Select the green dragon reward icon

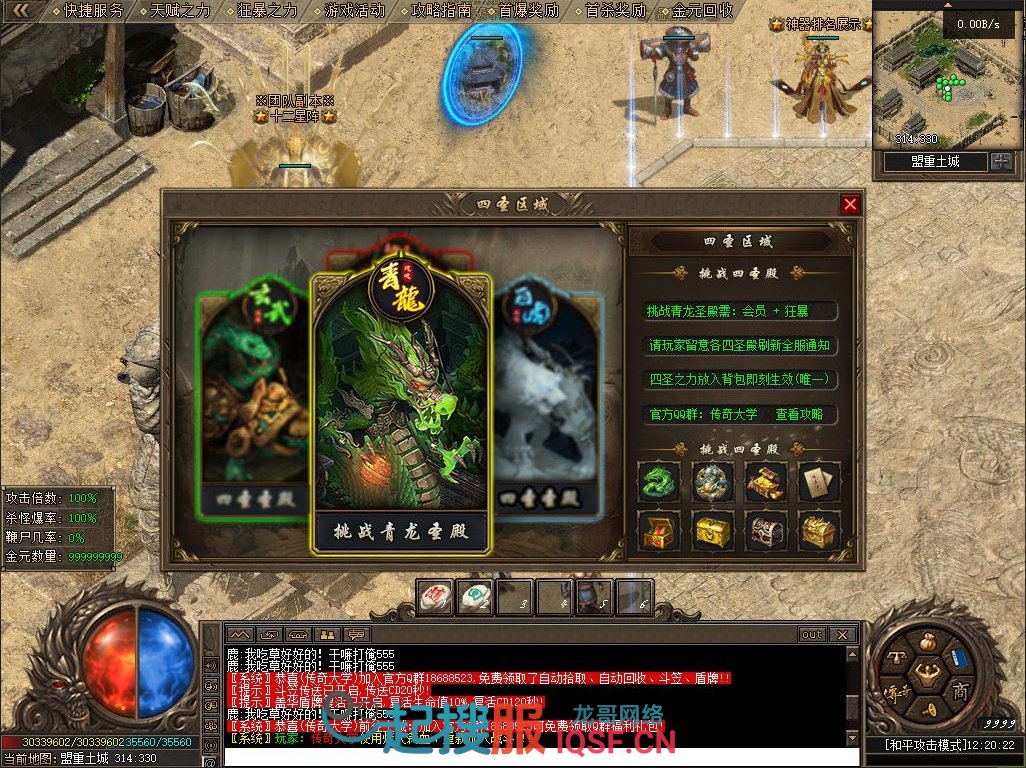click(x=659, y=482)
